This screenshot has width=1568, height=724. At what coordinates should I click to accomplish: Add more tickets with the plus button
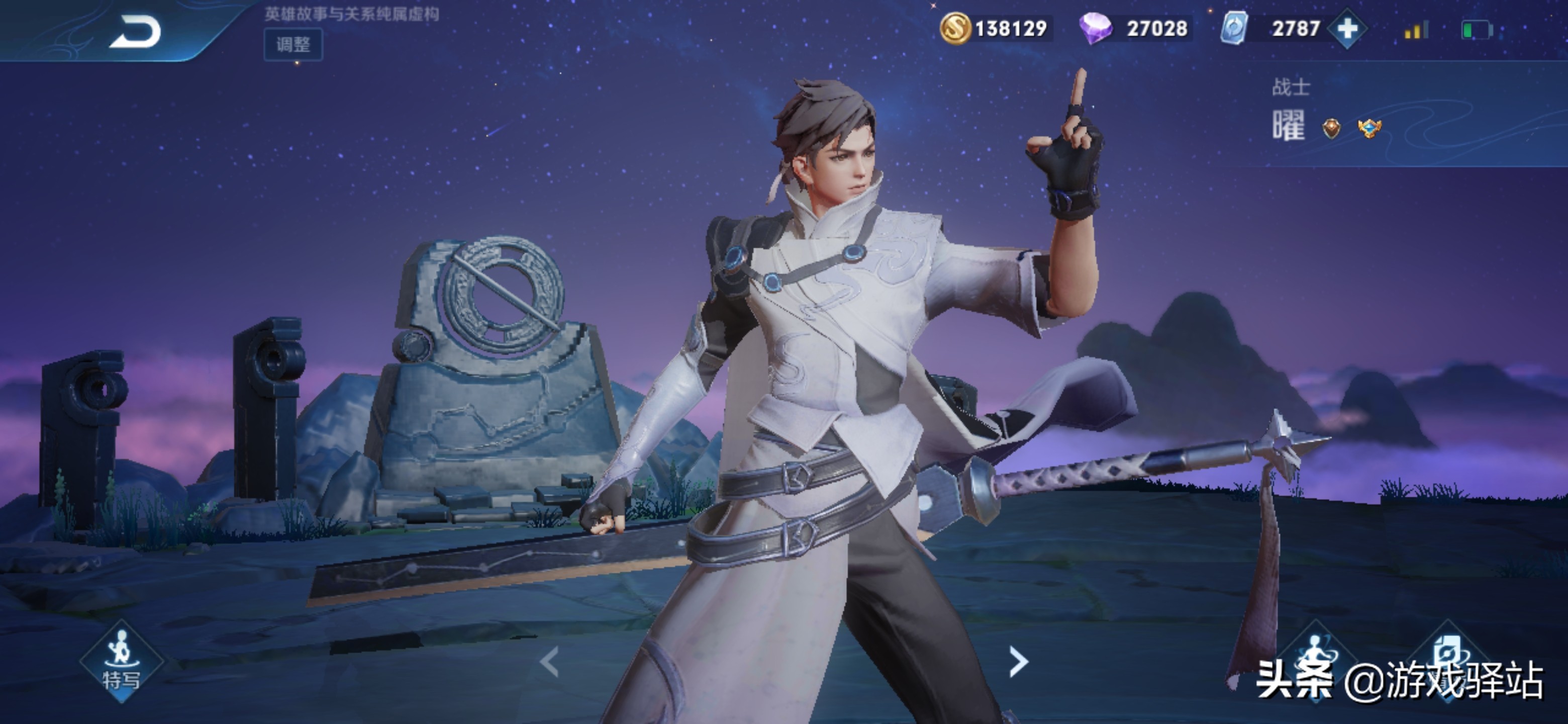coord(1347,29)
